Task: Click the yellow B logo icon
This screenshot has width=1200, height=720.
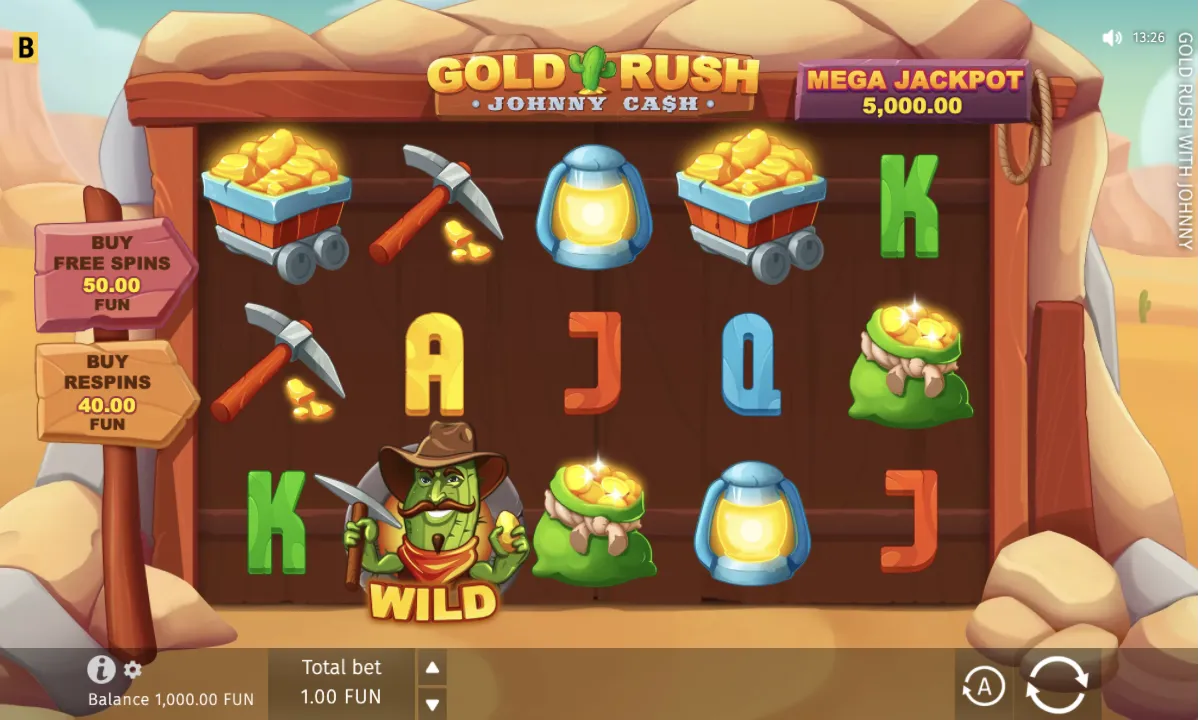Action: 26,46
